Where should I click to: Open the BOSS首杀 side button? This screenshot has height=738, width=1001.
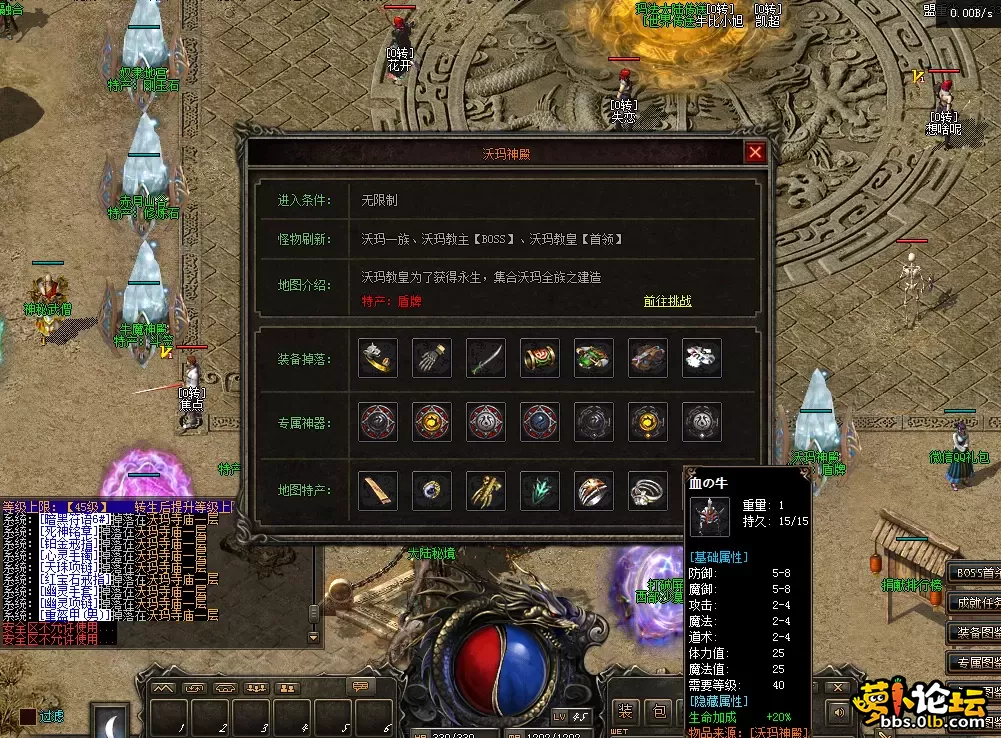[975, 573]
